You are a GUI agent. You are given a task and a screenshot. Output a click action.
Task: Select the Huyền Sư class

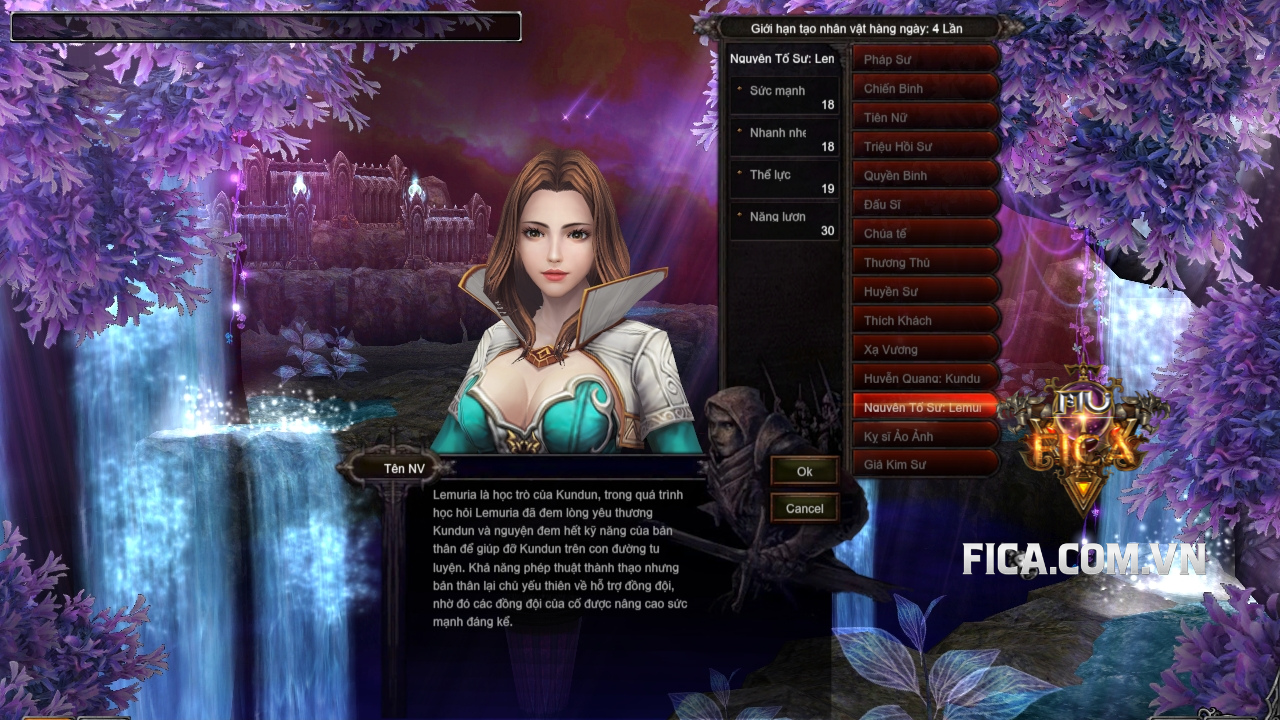[x=925, y=292]
